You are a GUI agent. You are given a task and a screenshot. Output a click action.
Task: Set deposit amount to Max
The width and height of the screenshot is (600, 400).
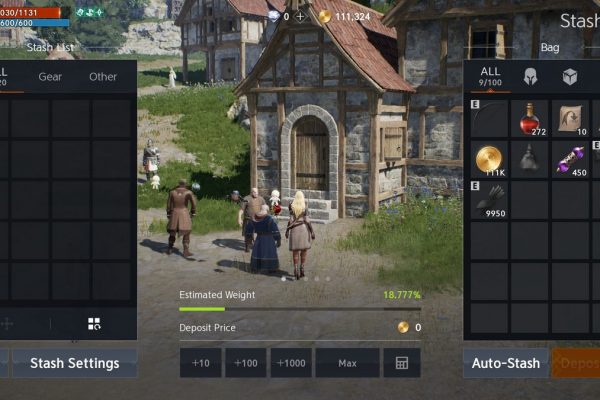click(347, 363)
